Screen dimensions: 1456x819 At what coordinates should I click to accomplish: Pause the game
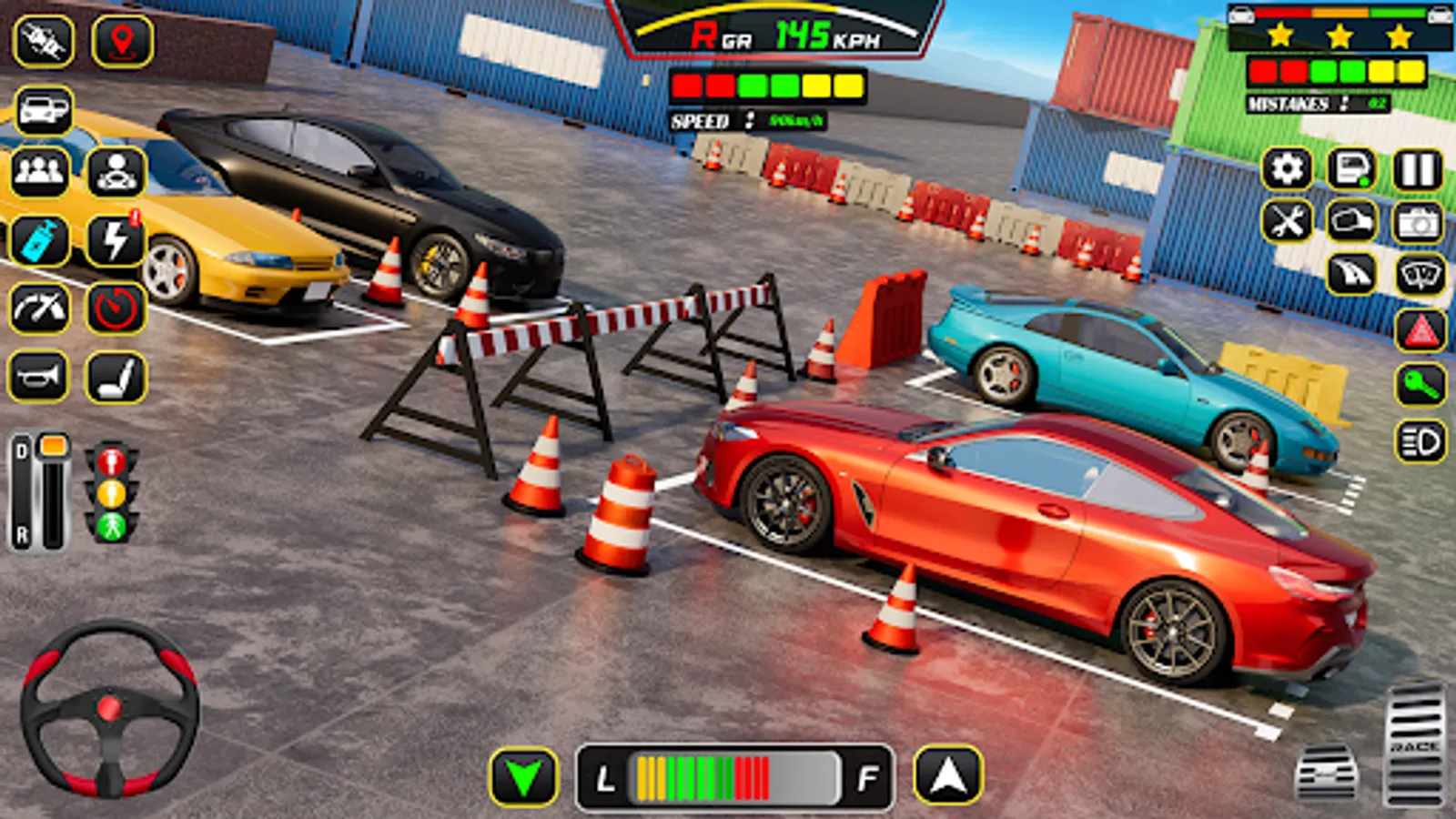click(x=1418, y=169)
